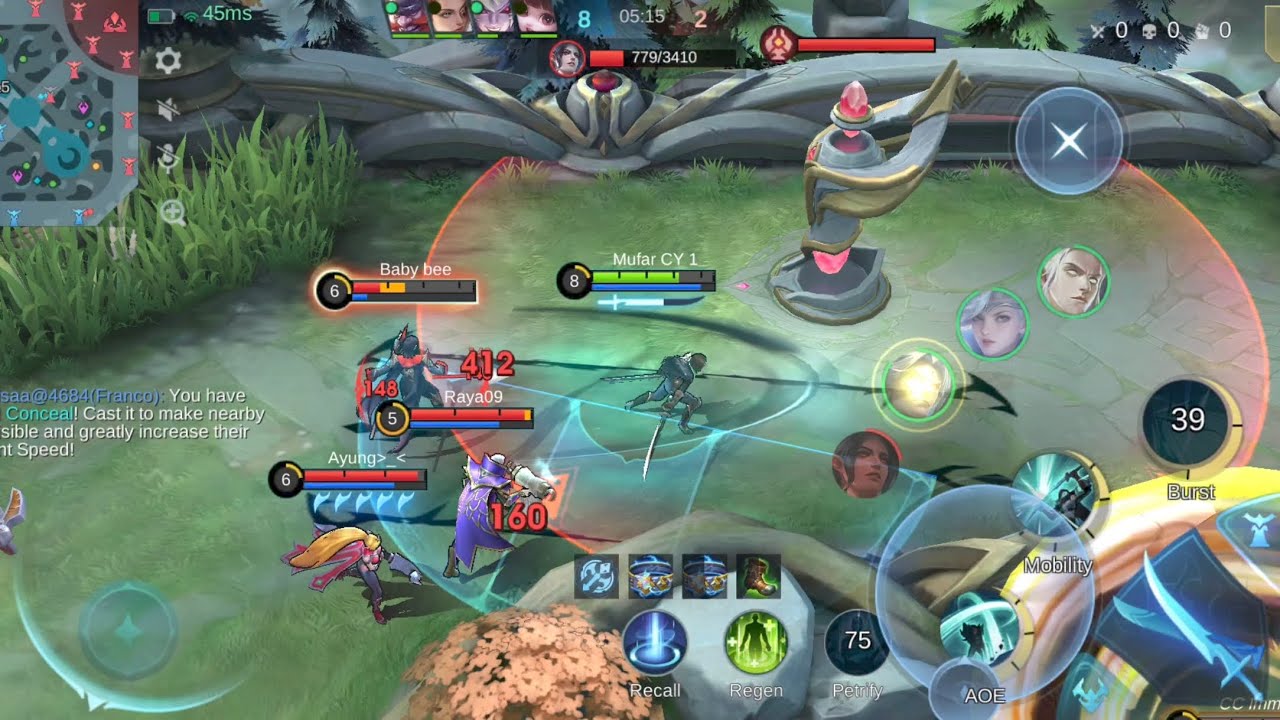Target the dark-haired hero portrait with red ring
Screen dimensions: 1280x720
coord(866,464)
